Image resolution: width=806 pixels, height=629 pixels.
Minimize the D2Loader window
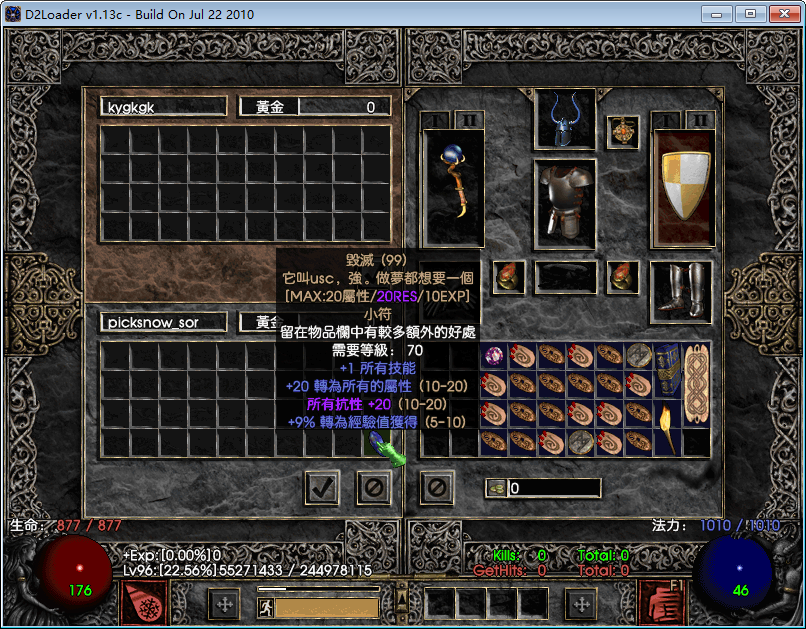pyautogui.click(x=715, y=13)
